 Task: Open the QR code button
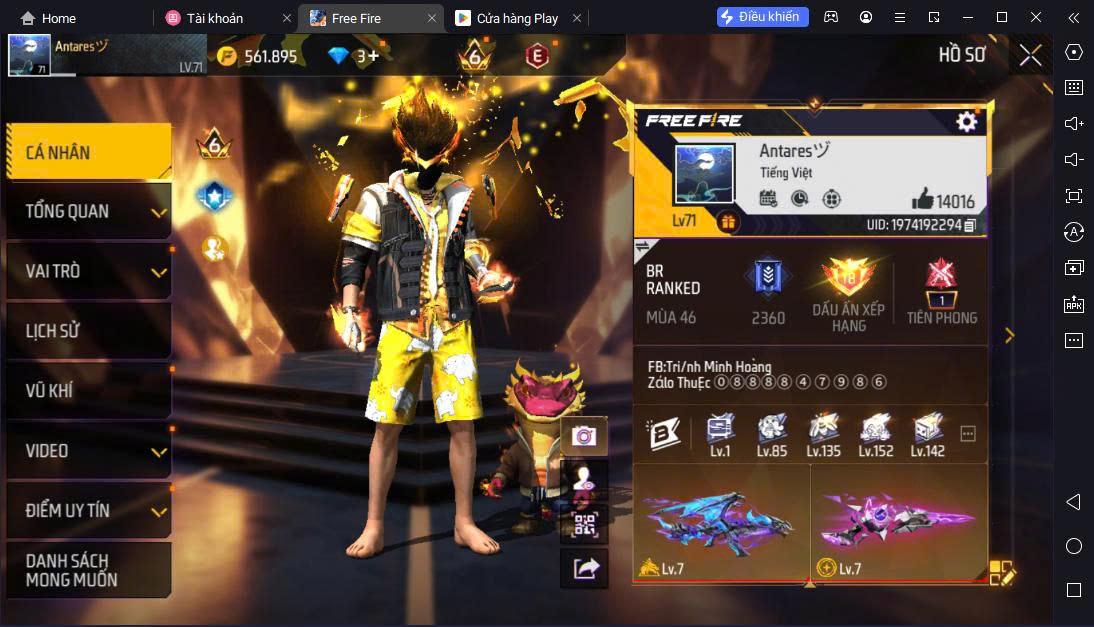584,525
